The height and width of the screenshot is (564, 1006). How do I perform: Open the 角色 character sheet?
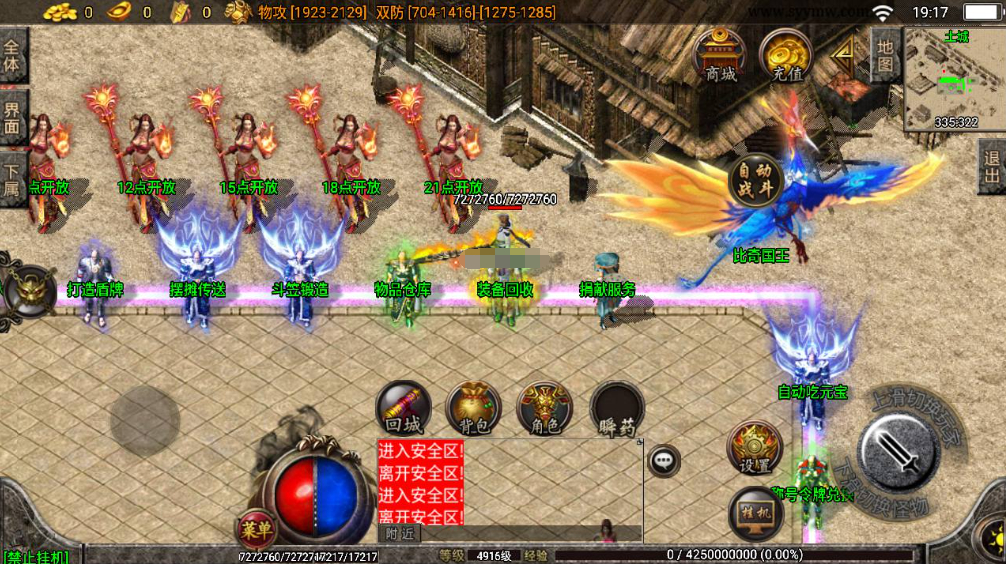544,409
